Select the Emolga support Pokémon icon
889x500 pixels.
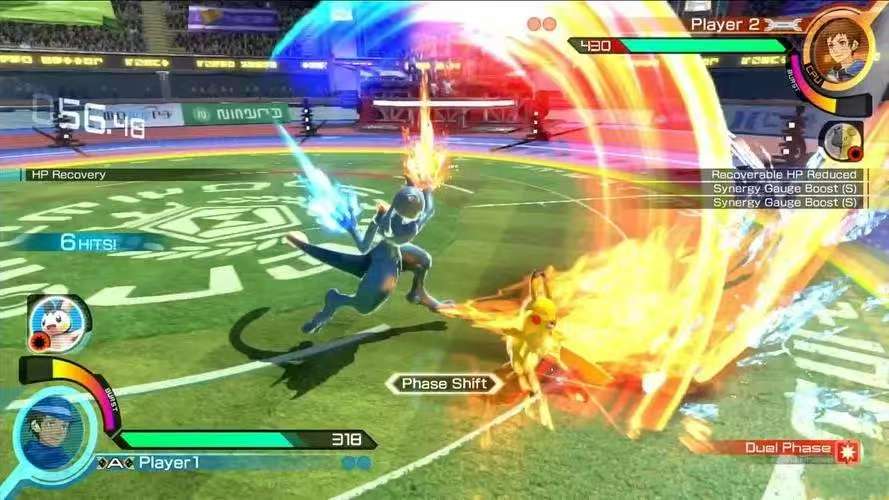58,323
